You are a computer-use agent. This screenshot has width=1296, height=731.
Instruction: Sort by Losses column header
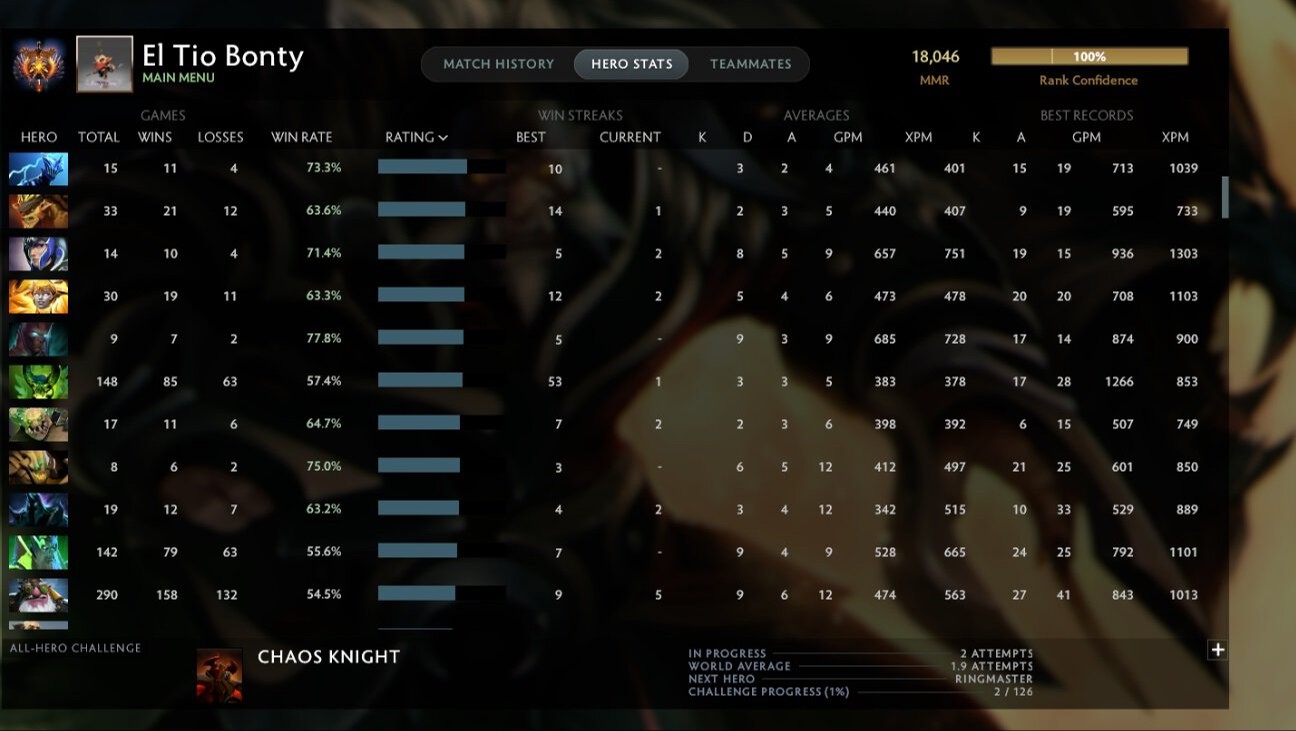(220, 137)
